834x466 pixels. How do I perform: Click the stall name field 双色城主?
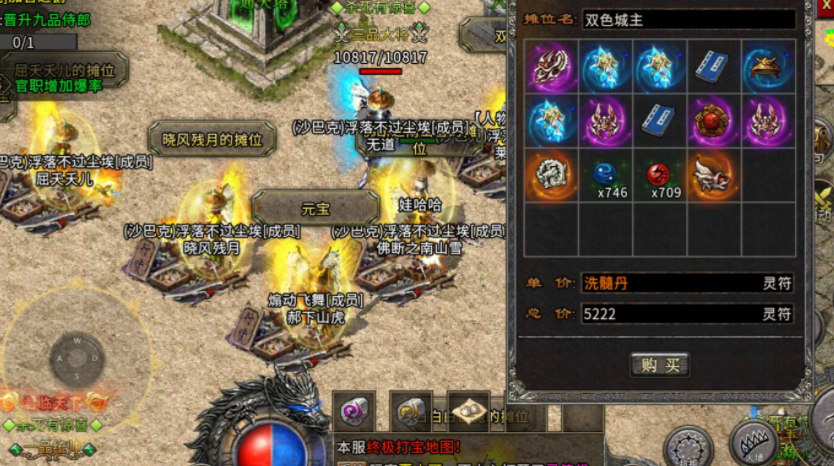[x=688, y=19]
